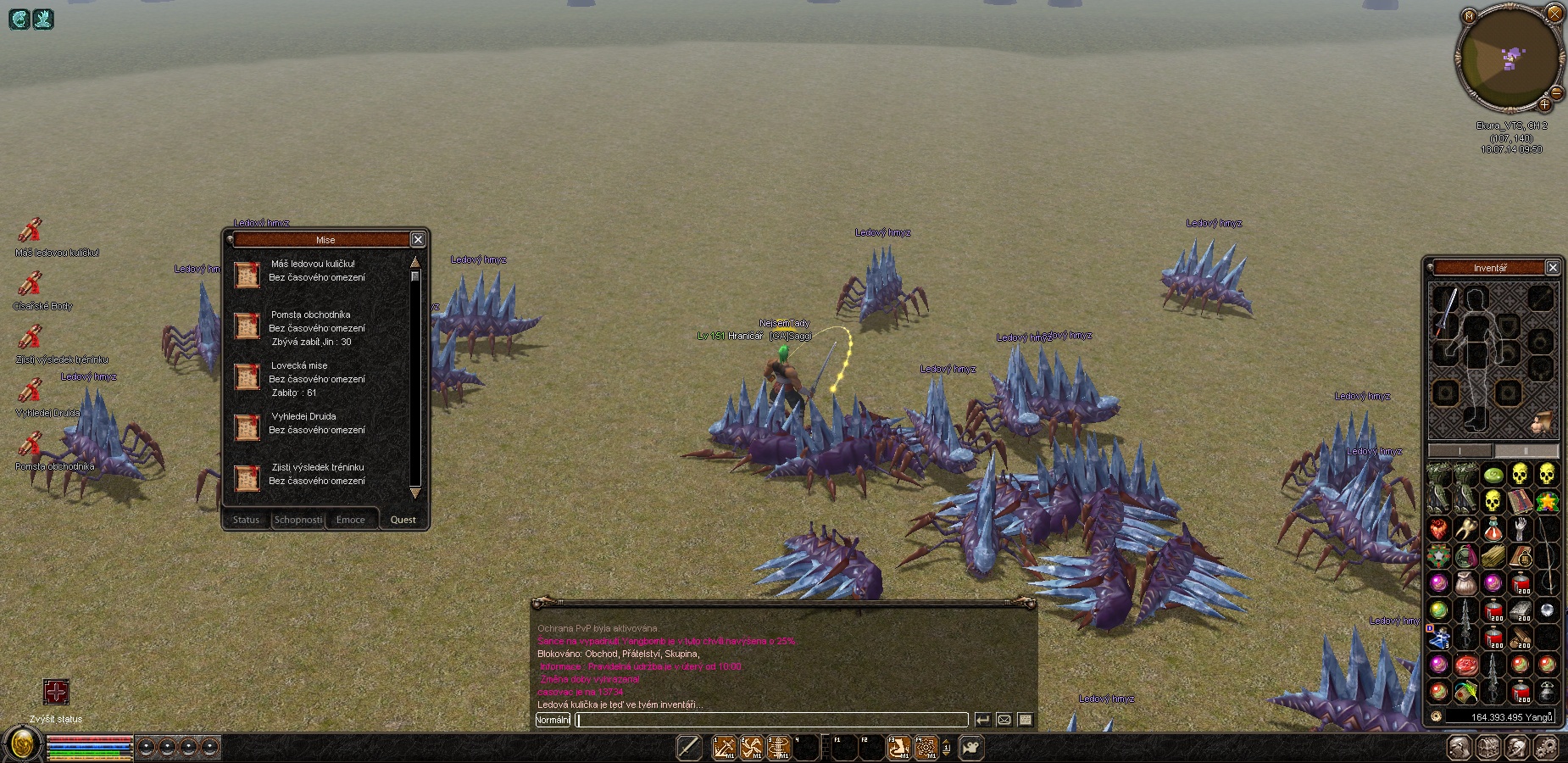1568x763 pixels.
Task: Open the Císařské Body quest scroll
Action: [x=31, y=283]
